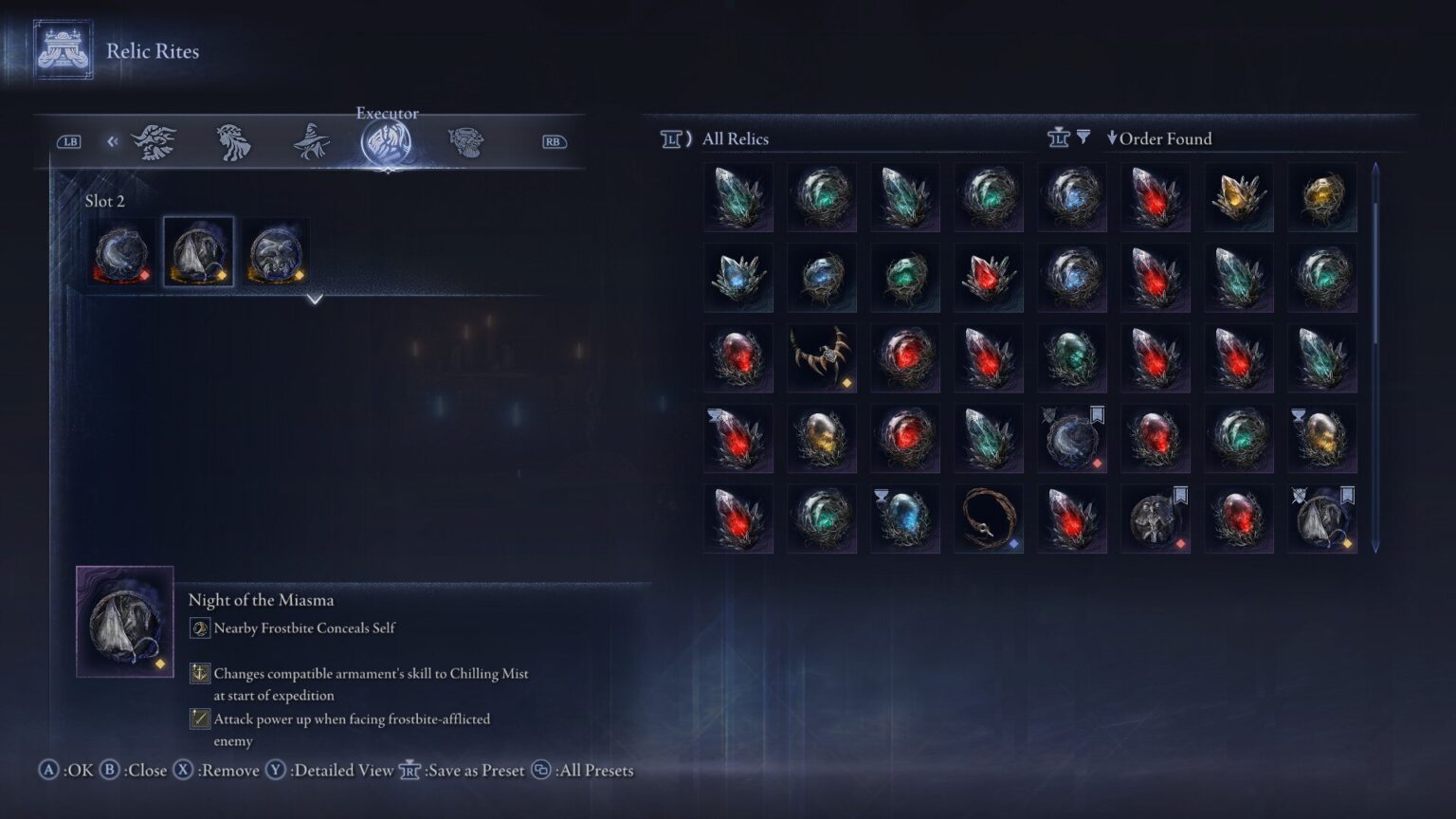This screenshot has height=819, width=1456.
Task: Select the bat-shaped talisman relic
Action: [x=822, y=356]
